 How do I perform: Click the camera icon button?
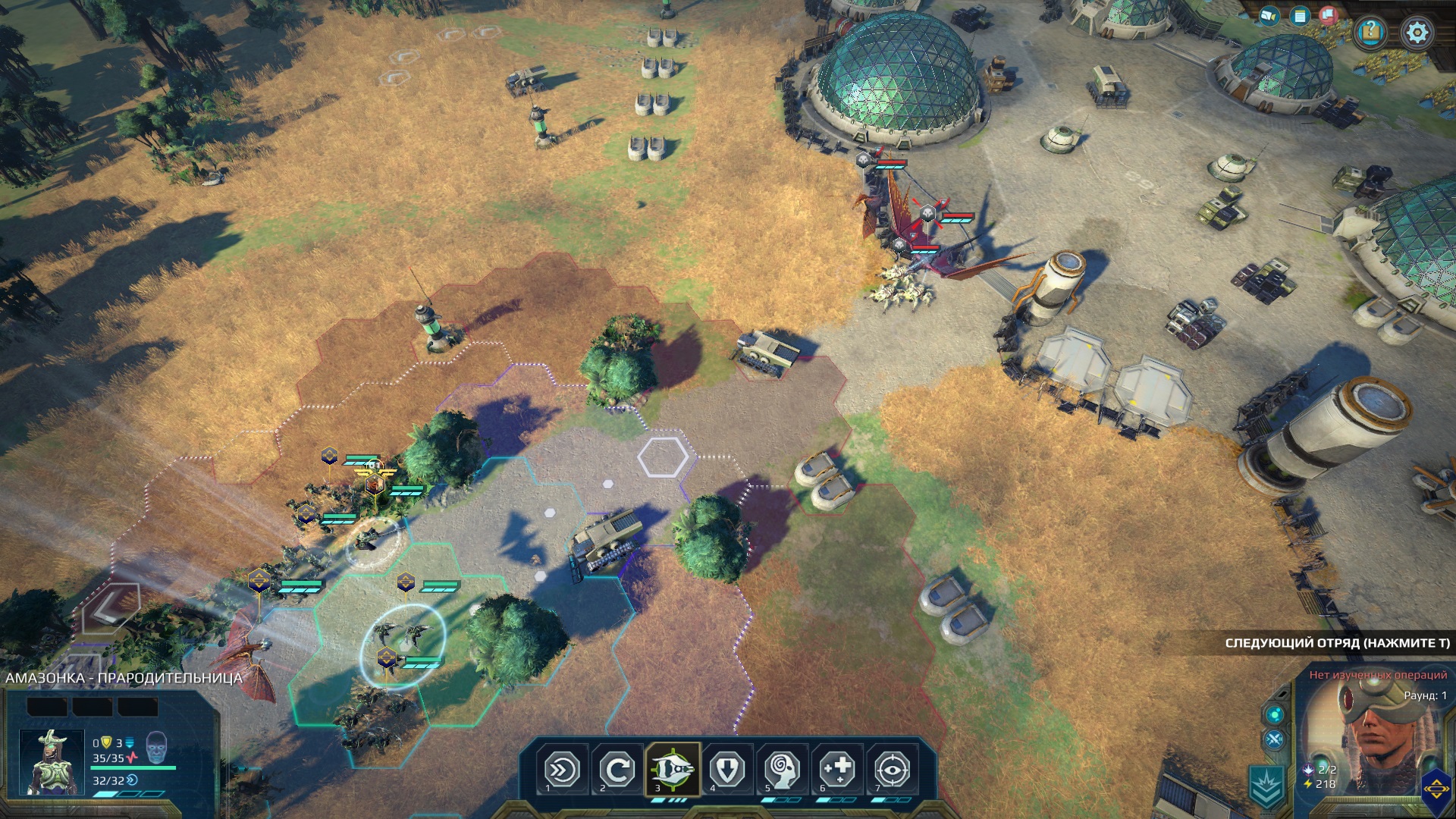(x=1269, y=15)
